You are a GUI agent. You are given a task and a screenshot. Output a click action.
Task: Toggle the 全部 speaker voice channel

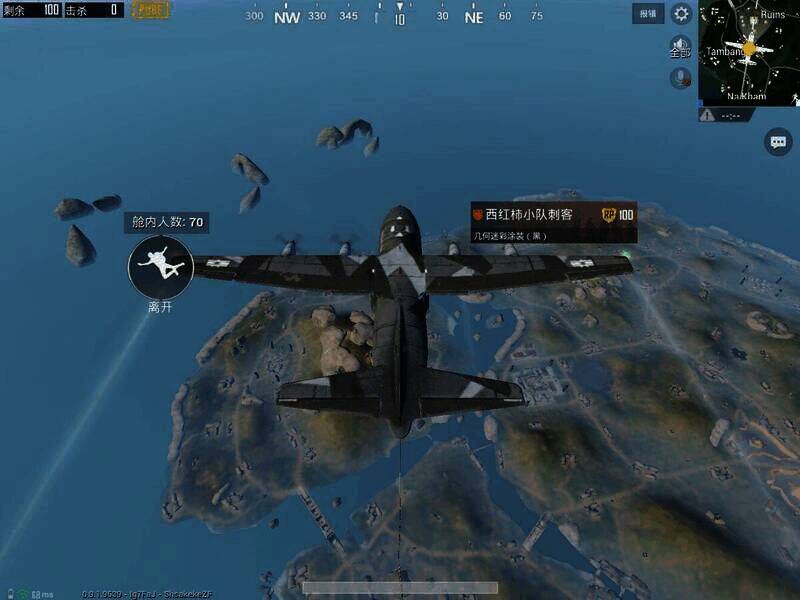pyautogui.click(x=680, y=45)
